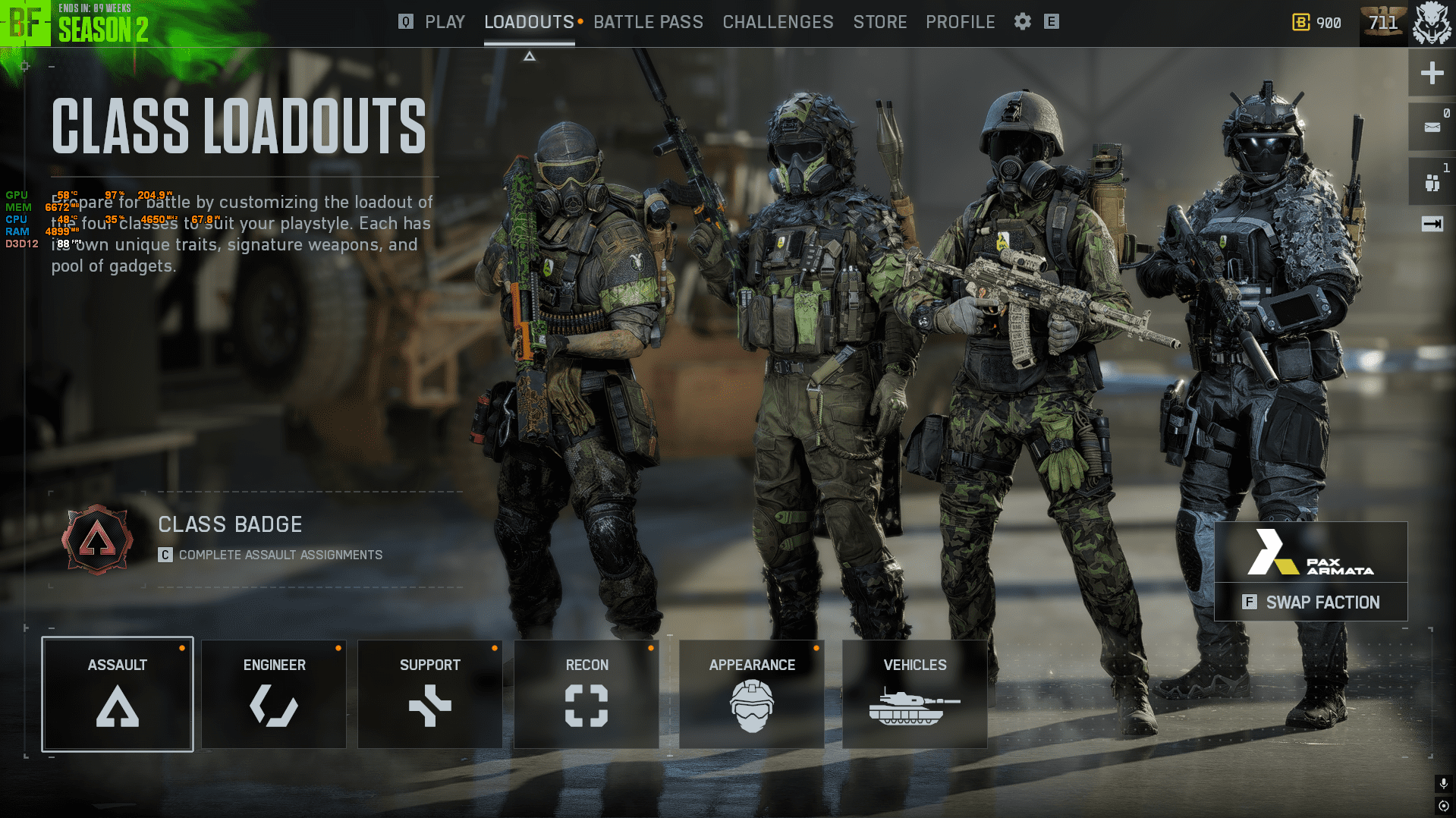Click the wolf clan emblem top right
The image size is (1456, 818).
[x=1432, y=22]
